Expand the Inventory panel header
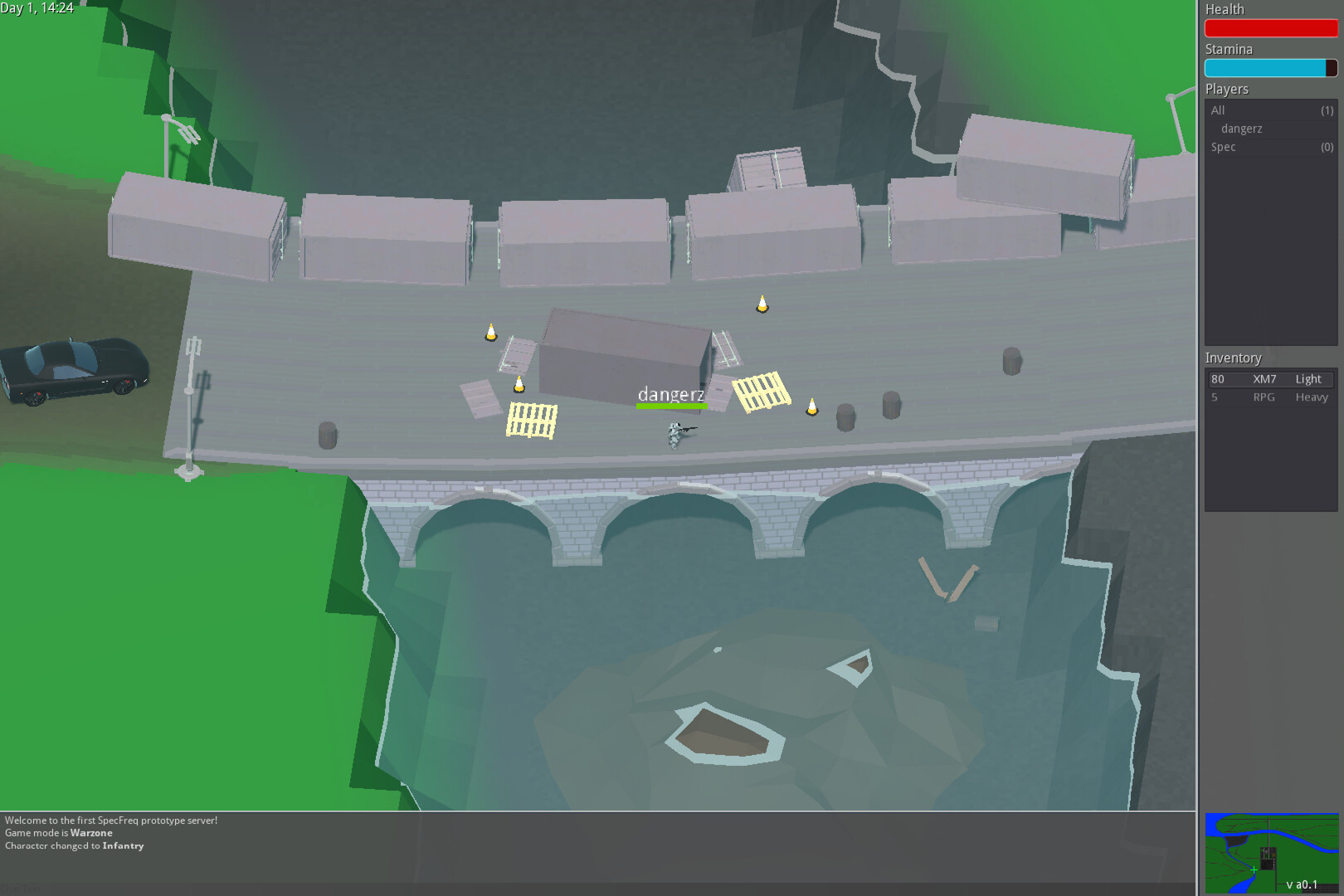 click(1234, 358)
